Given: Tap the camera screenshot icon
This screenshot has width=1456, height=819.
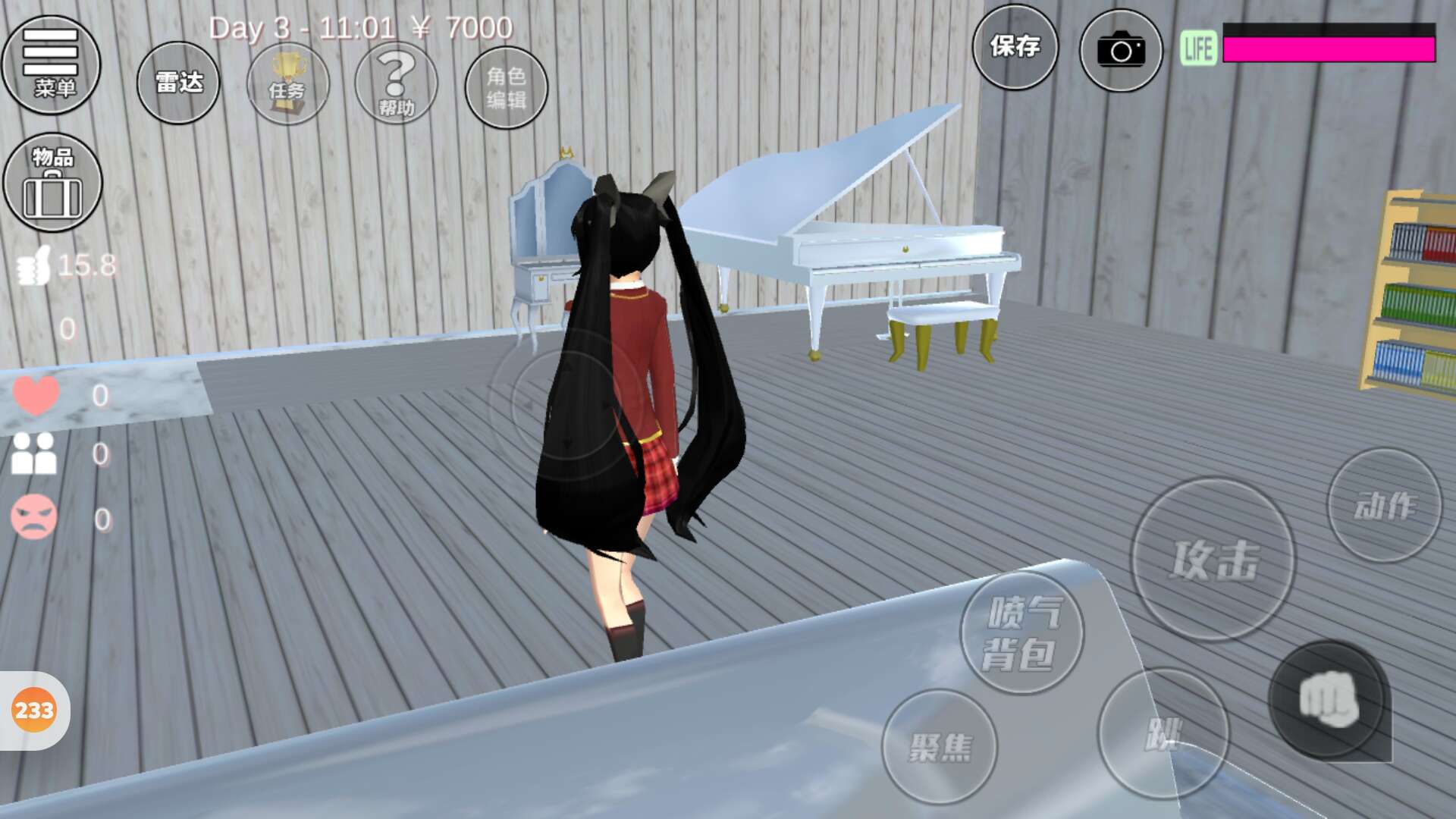Looking at the screenshot, I should click(x=1120, y=51).
